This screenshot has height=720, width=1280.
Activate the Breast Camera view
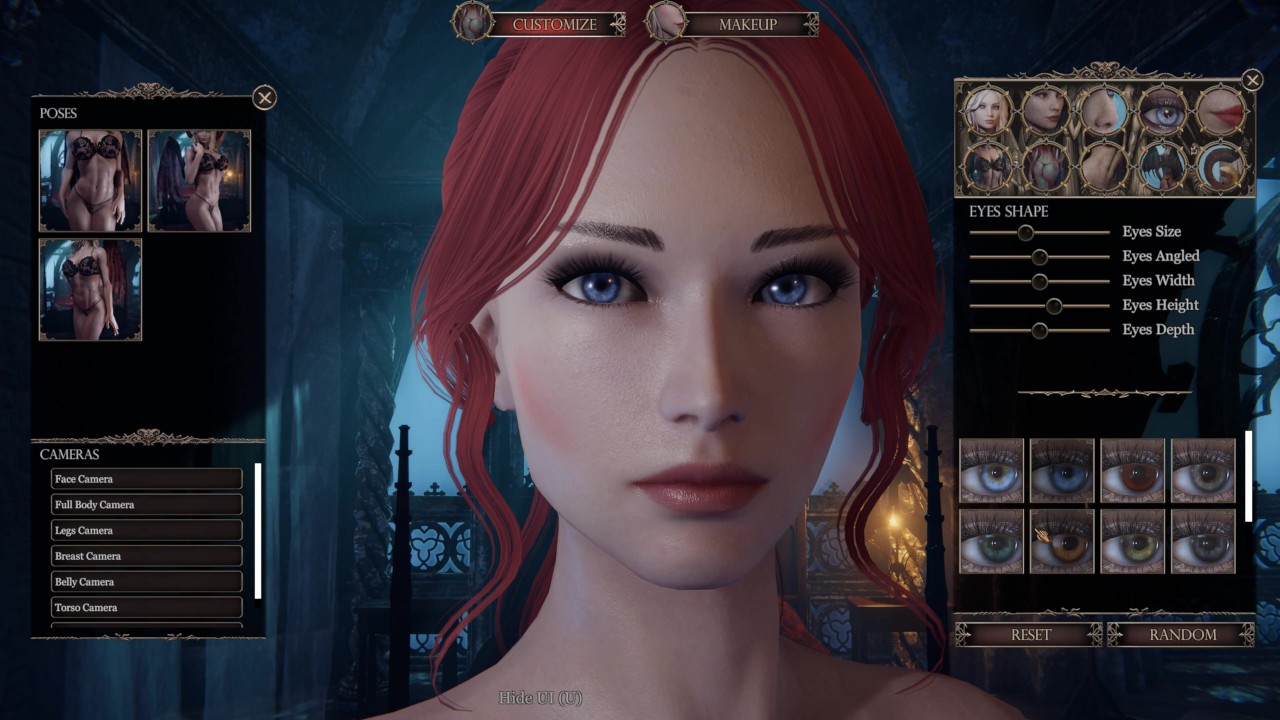(x=146, y=556)
